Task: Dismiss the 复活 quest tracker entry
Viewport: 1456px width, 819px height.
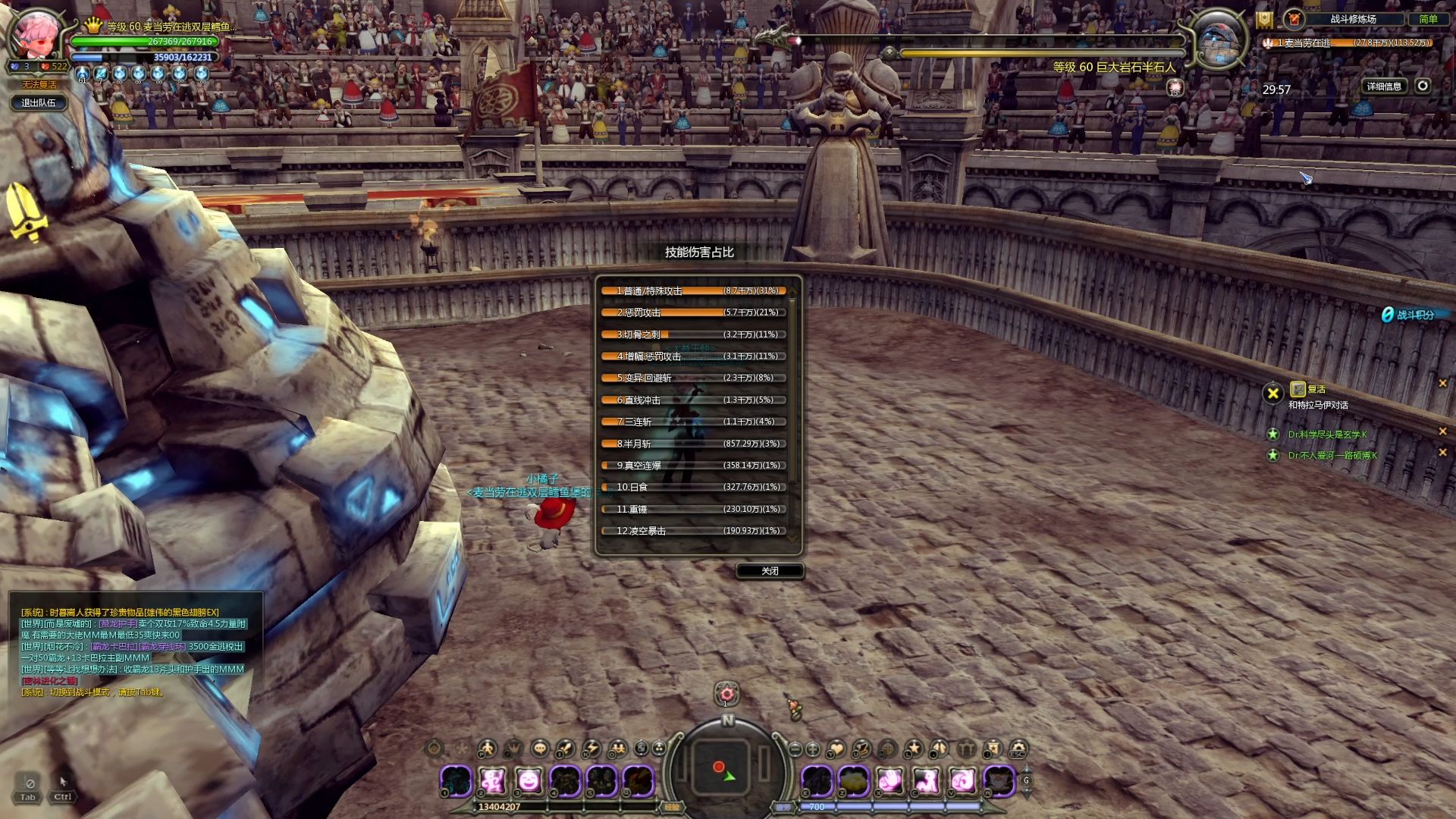Action: (x=1442, y=384)
